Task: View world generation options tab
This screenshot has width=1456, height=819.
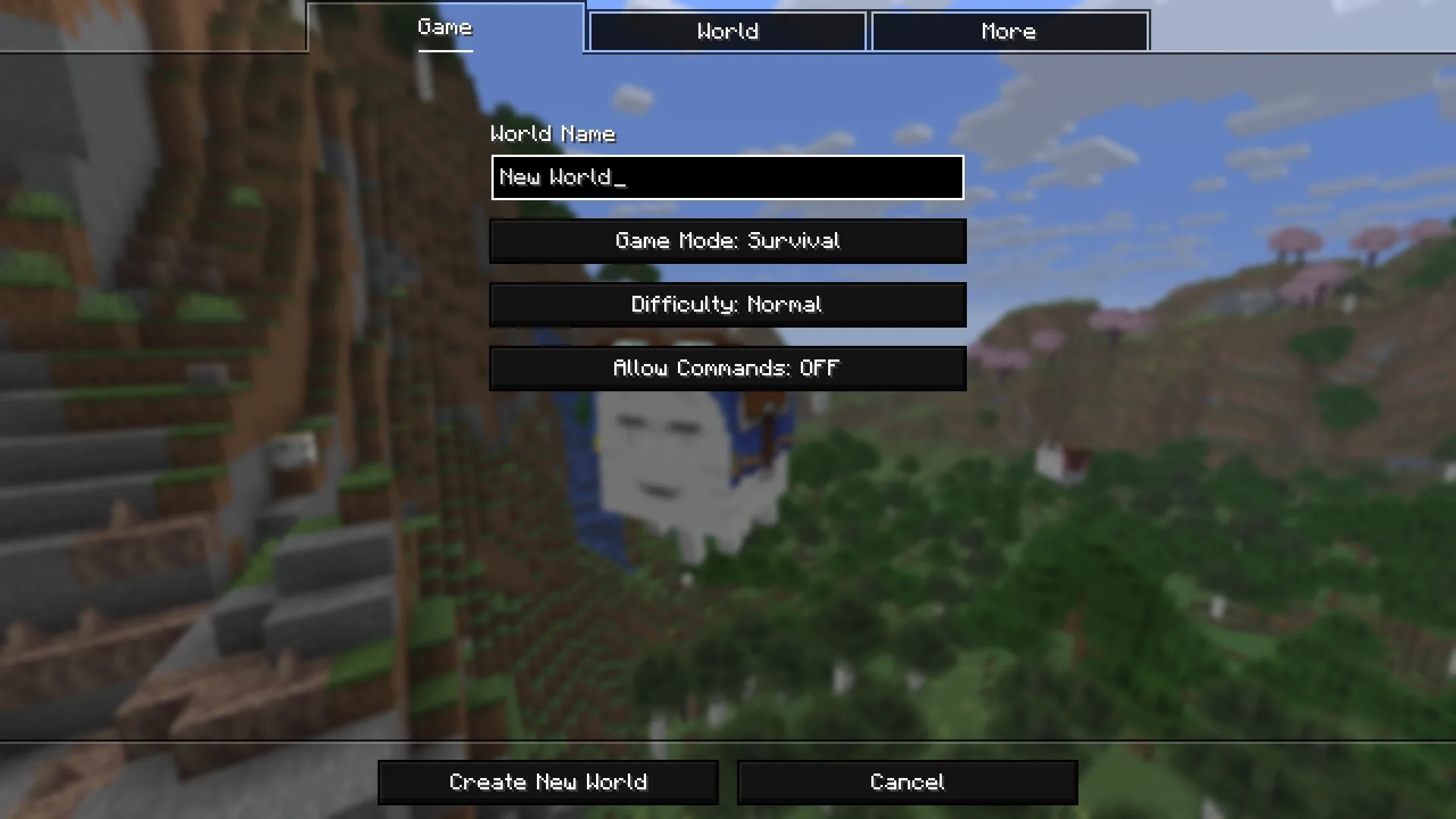Action: [x=726, y=31]
